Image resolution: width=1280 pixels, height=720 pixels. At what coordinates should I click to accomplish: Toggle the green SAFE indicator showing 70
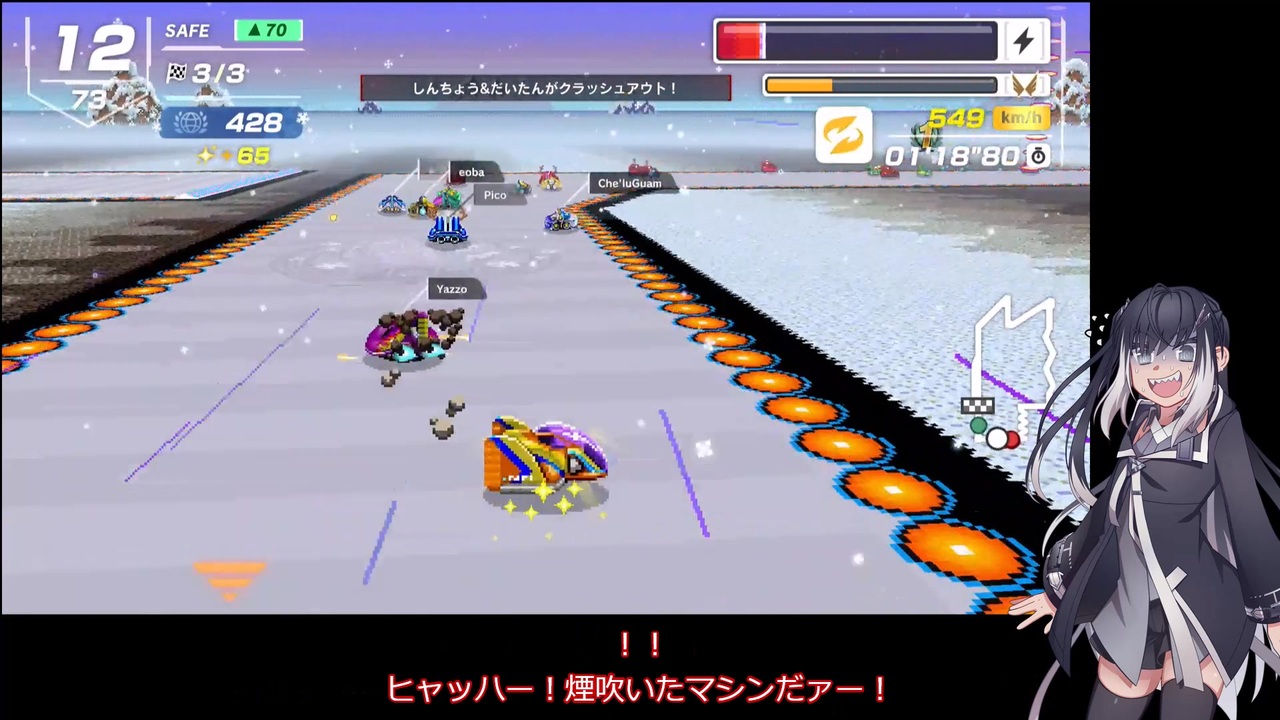(x=267, y=30)
